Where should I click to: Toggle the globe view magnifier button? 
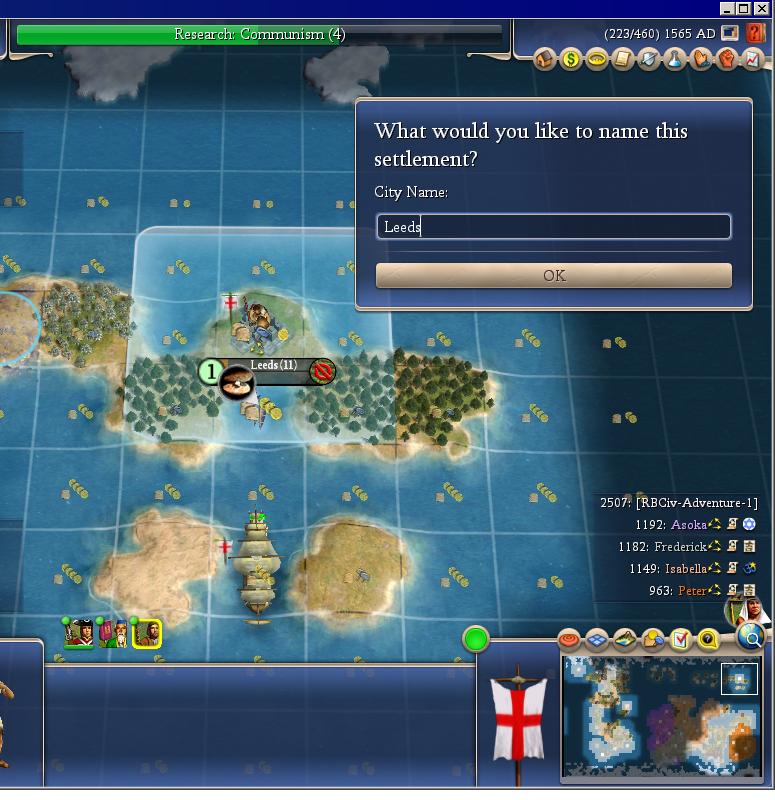pyautogui.click(x=751, y=636)
